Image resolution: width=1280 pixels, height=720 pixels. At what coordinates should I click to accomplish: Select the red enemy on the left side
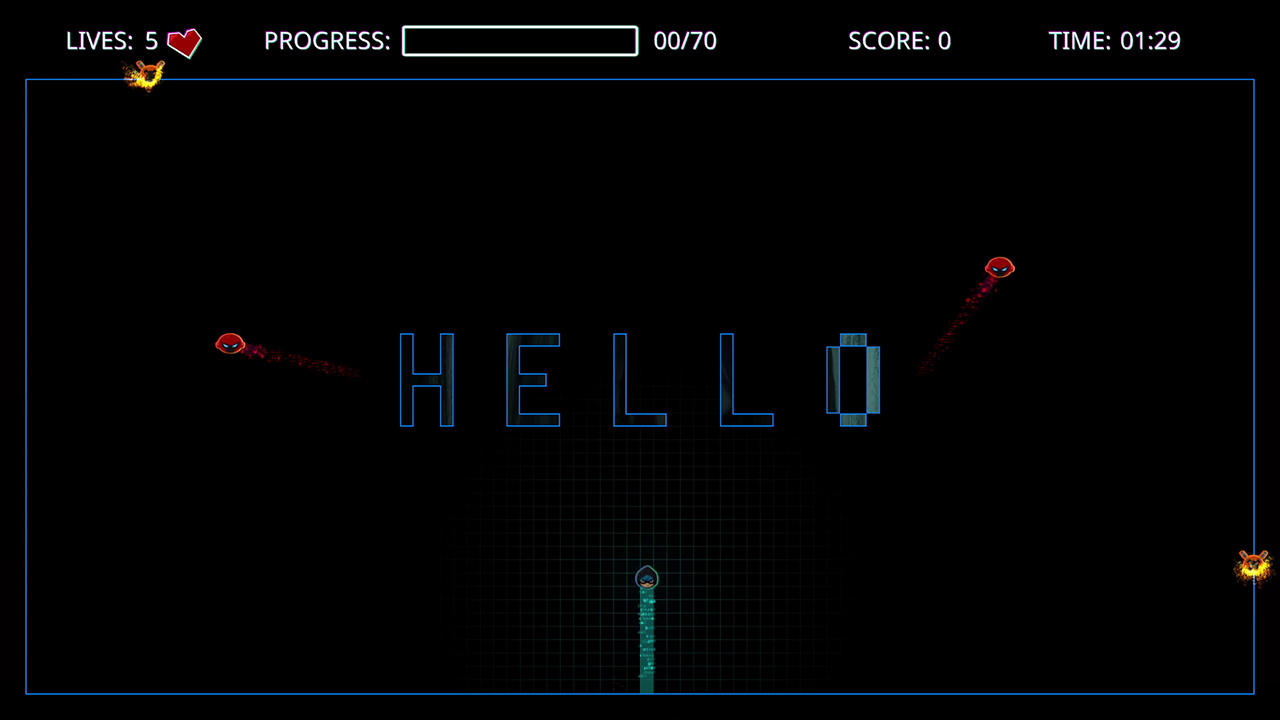(x=230, y=344)
